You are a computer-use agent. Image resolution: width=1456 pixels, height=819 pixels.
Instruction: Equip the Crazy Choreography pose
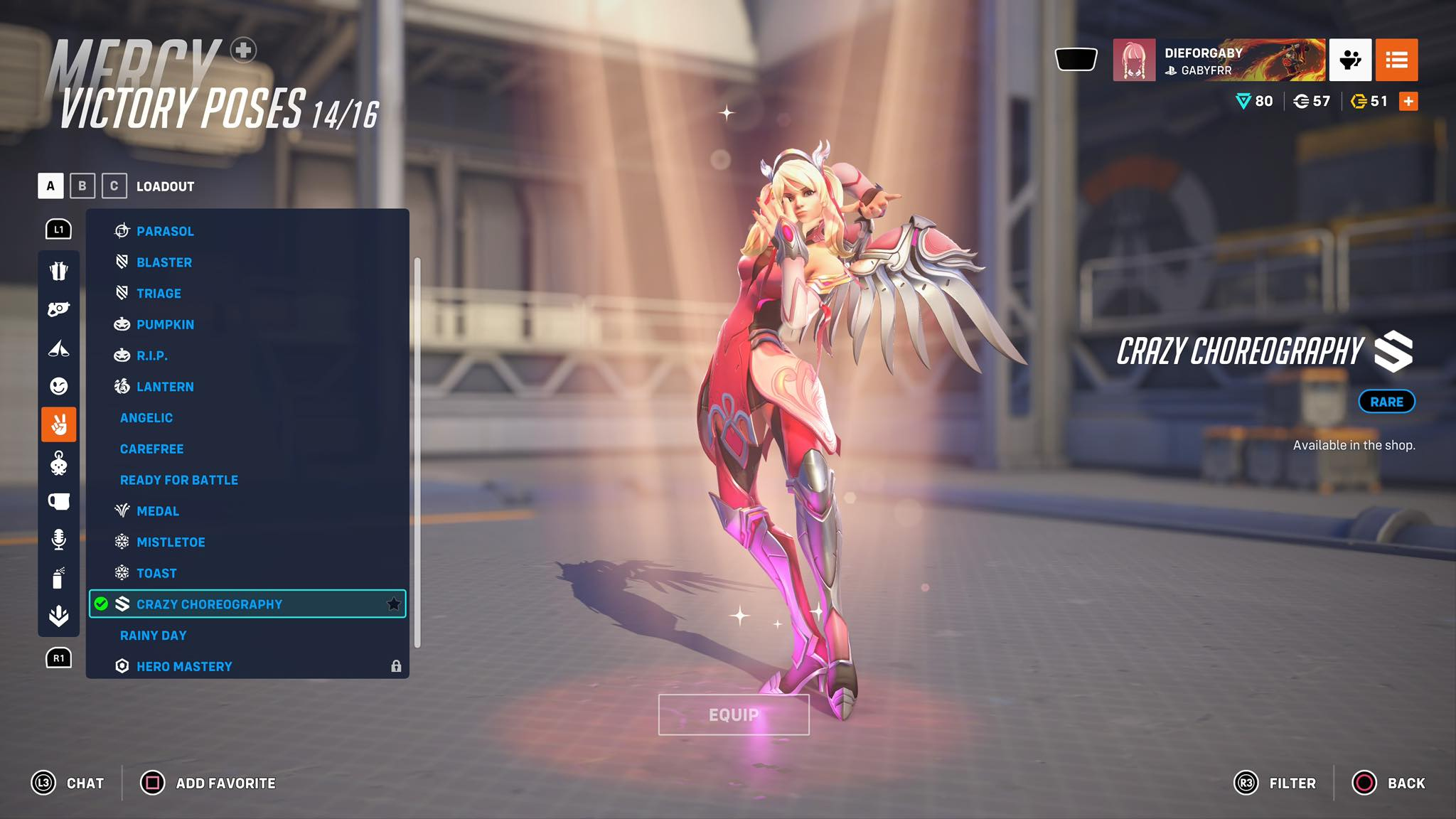734,714
